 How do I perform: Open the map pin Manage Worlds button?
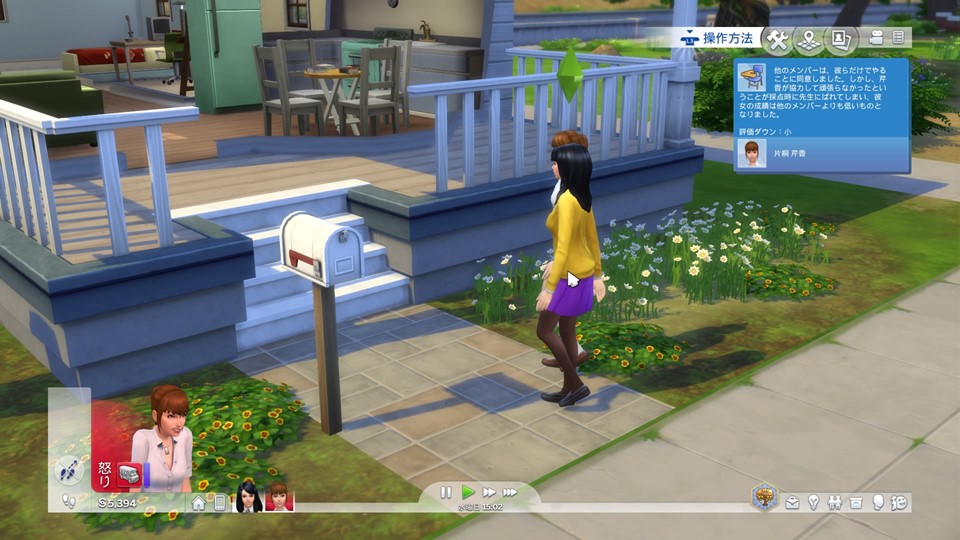click(808, 39)
